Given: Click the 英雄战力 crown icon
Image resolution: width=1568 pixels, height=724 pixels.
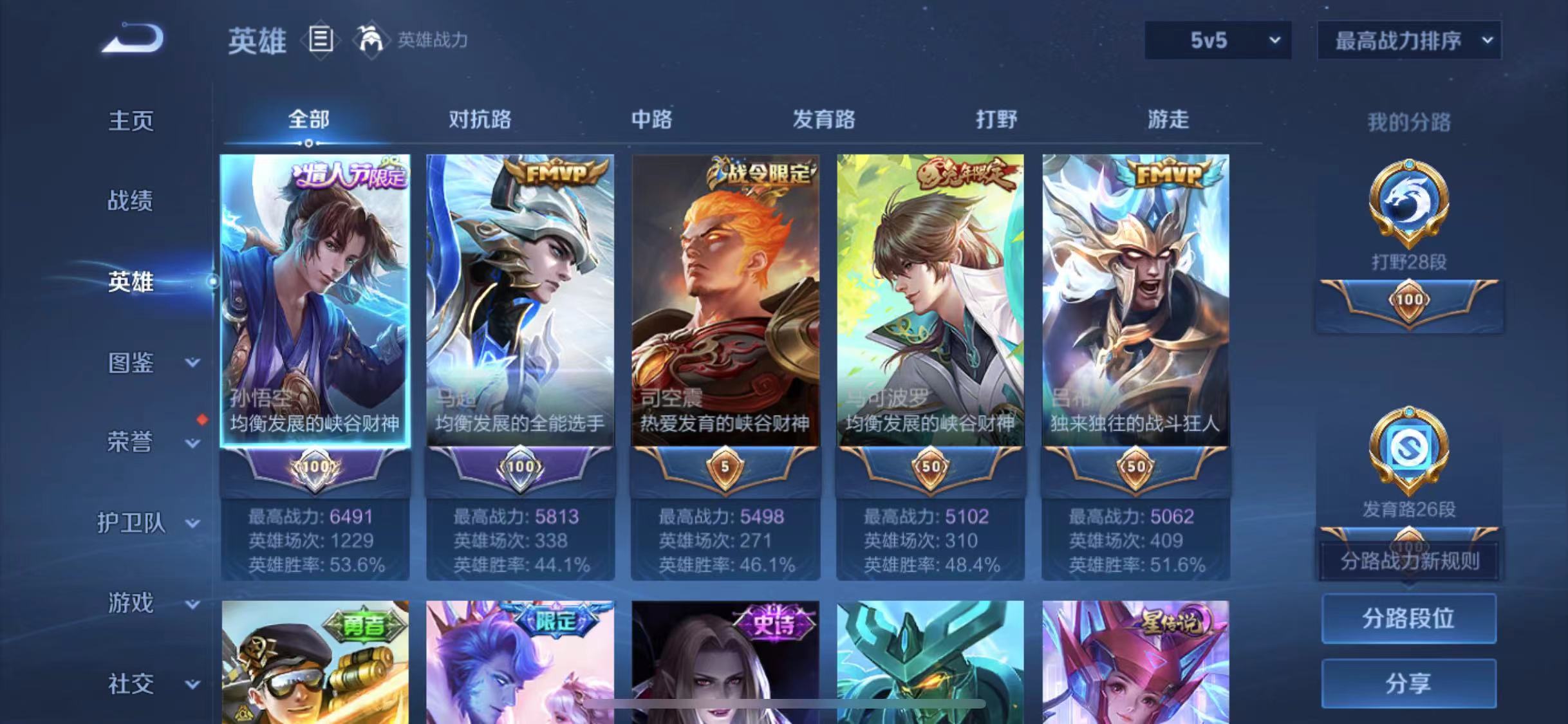Looking at the screenshot, I should point(371,40).
